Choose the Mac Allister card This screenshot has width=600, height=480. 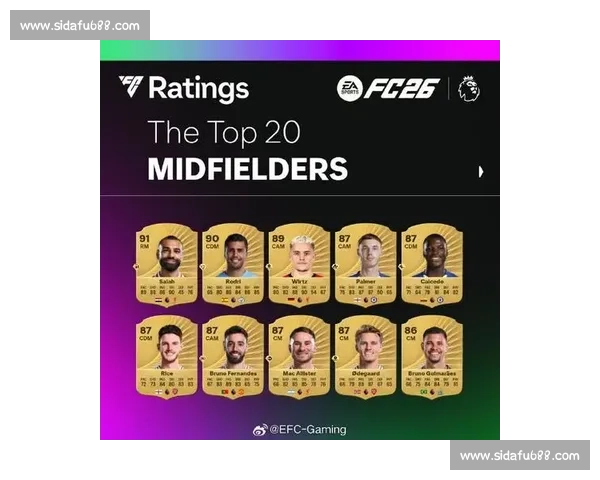[x=299, y=355]
